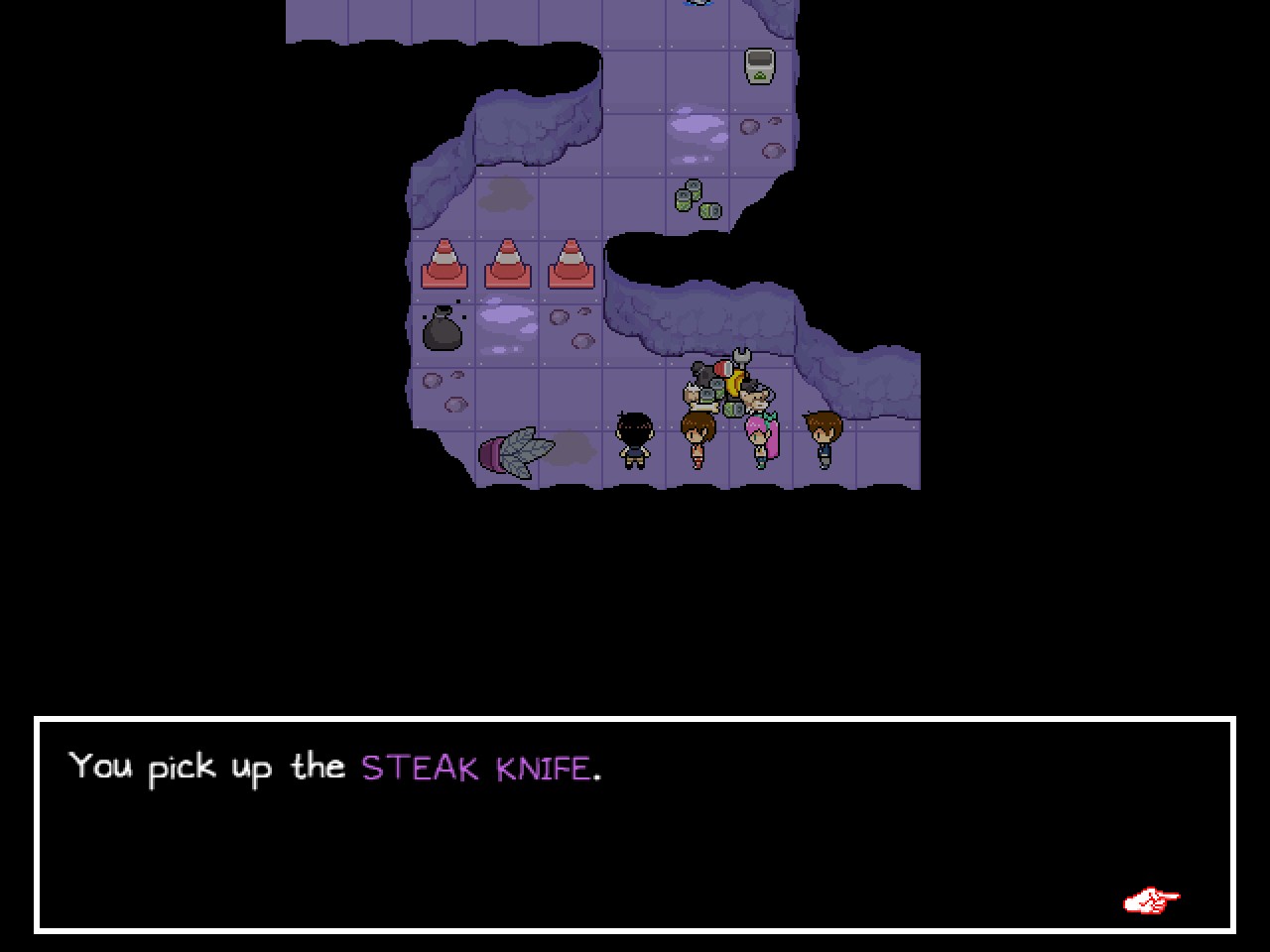Viewport: 1270px width, 952px height.
Task: Select the recycling bin in the upper right
Action: point(759,67)
